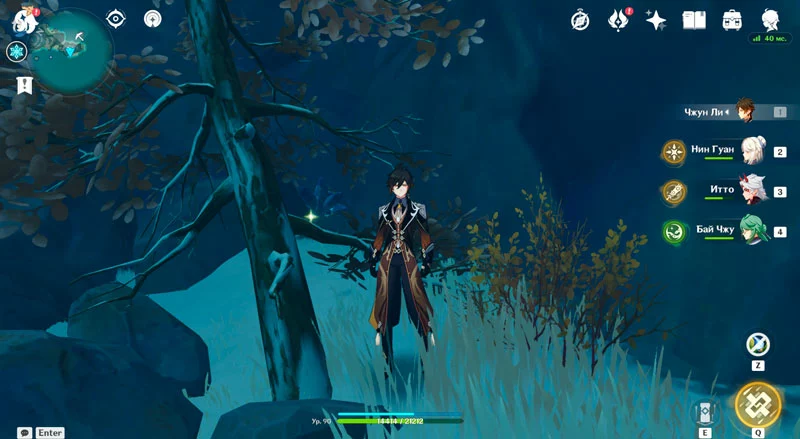This screenshot has width=800, height=439.
Task: Click the snowflake status icon
Action: [16, 52]
